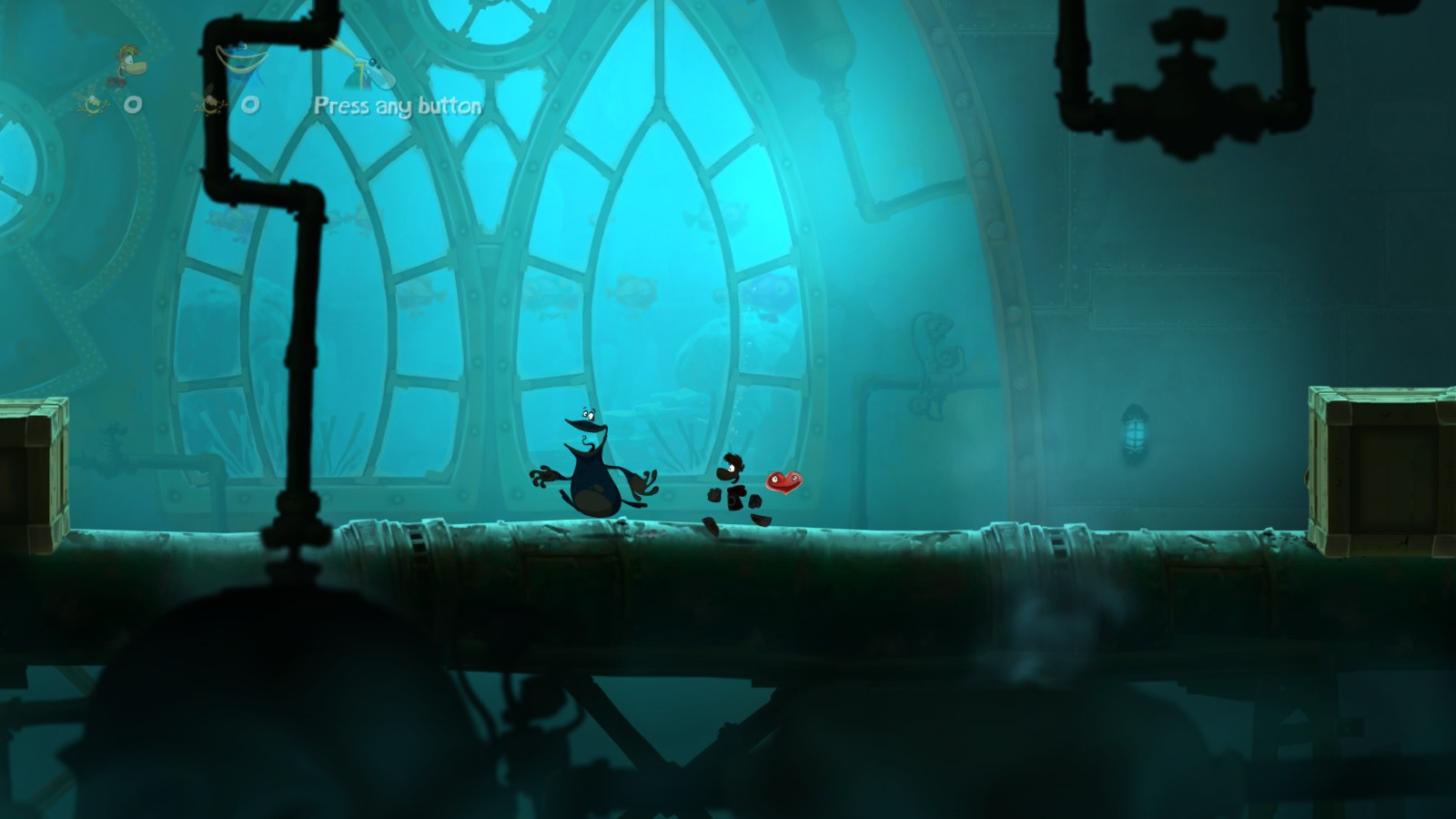Click the Lum icon next to second counter
Screen dimensions: 1456x819
[212, 103]
